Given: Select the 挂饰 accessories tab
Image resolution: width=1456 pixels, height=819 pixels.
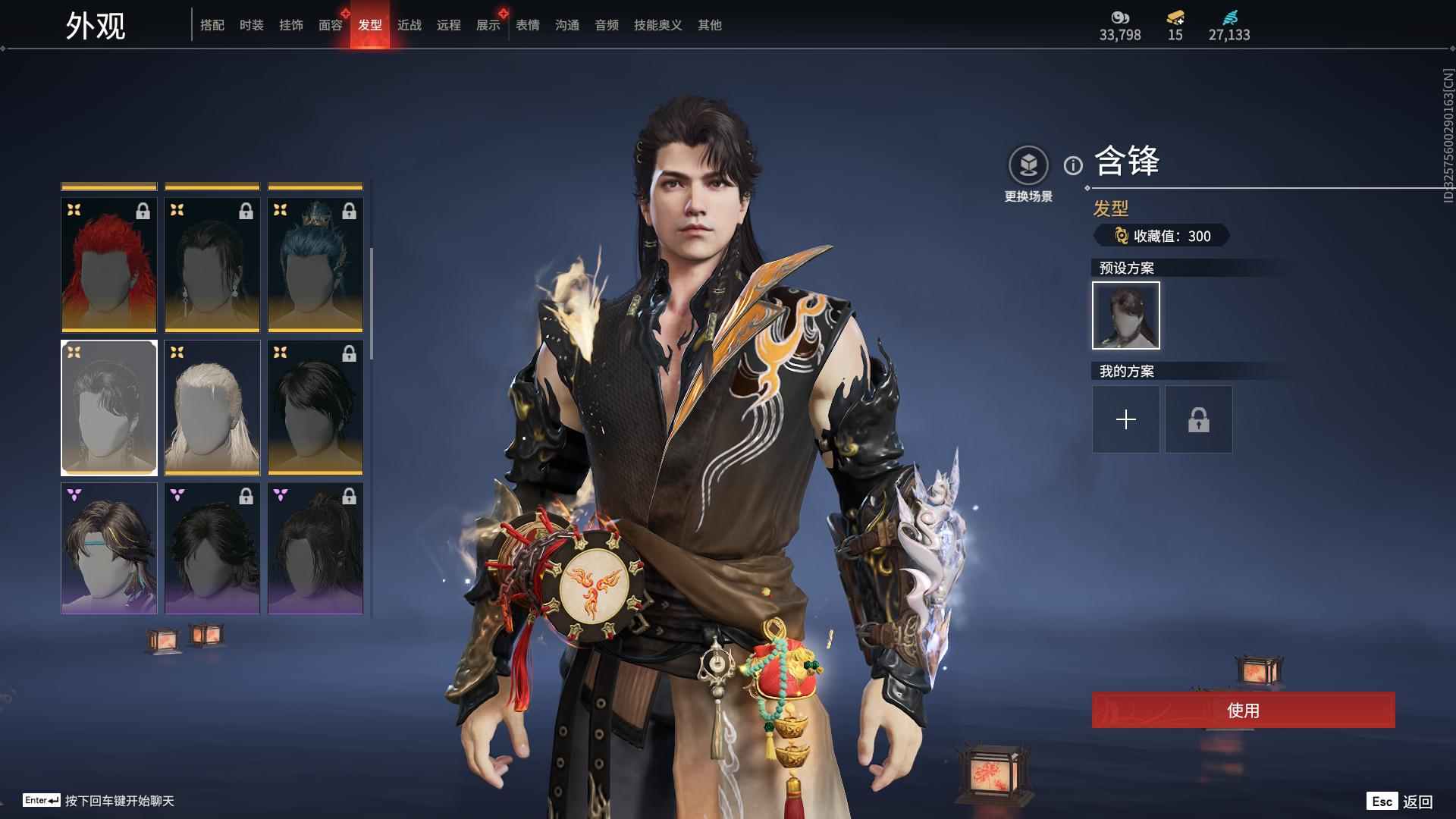Looking at the screenshot, I should click(x=291, y=25).
